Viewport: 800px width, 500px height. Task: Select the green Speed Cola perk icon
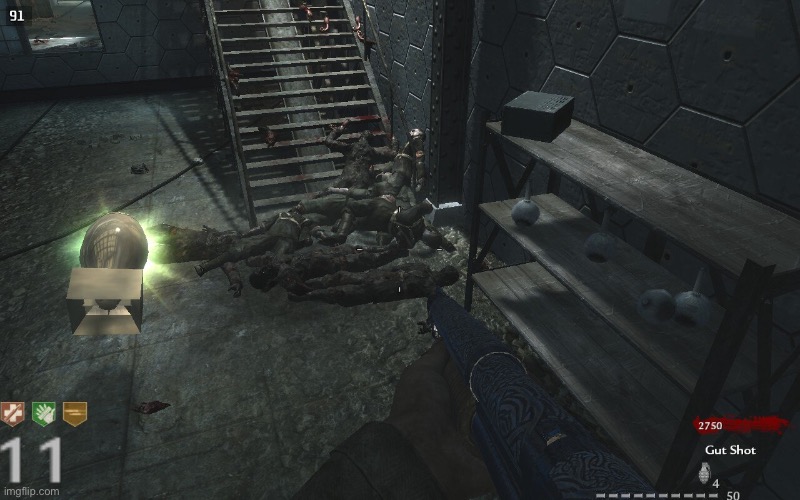[x=45, y=414]
